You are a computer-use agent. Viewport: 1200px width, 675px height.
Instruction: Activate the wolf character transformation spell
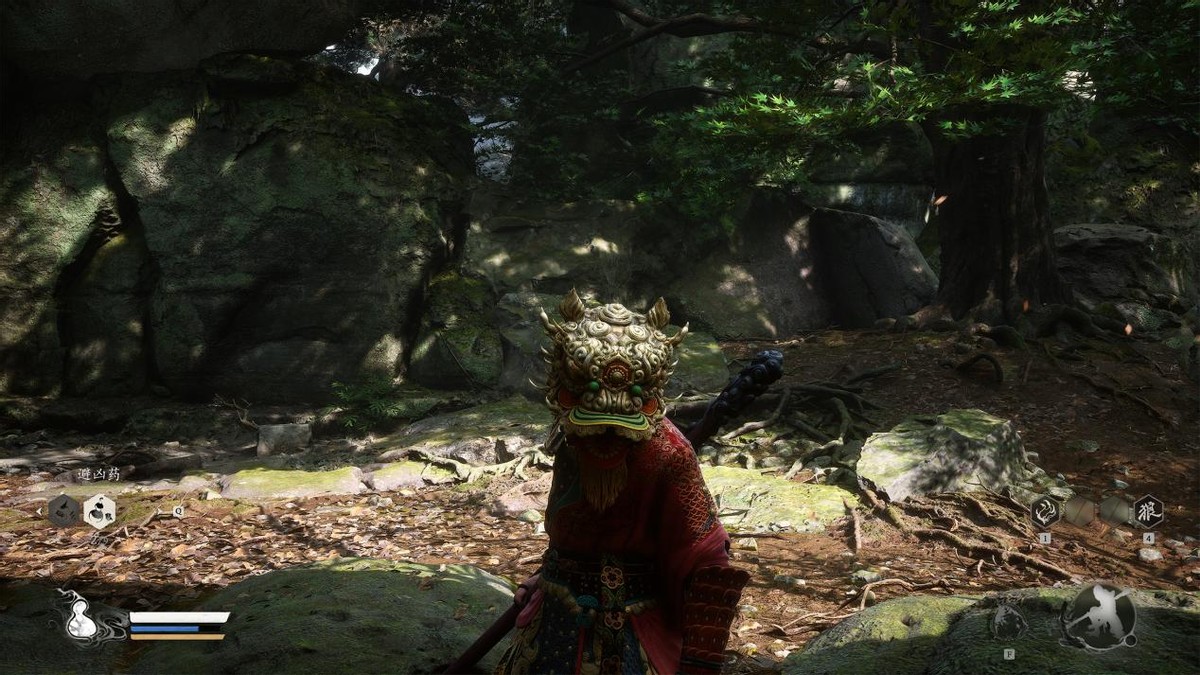click(x=1147, y=511)
